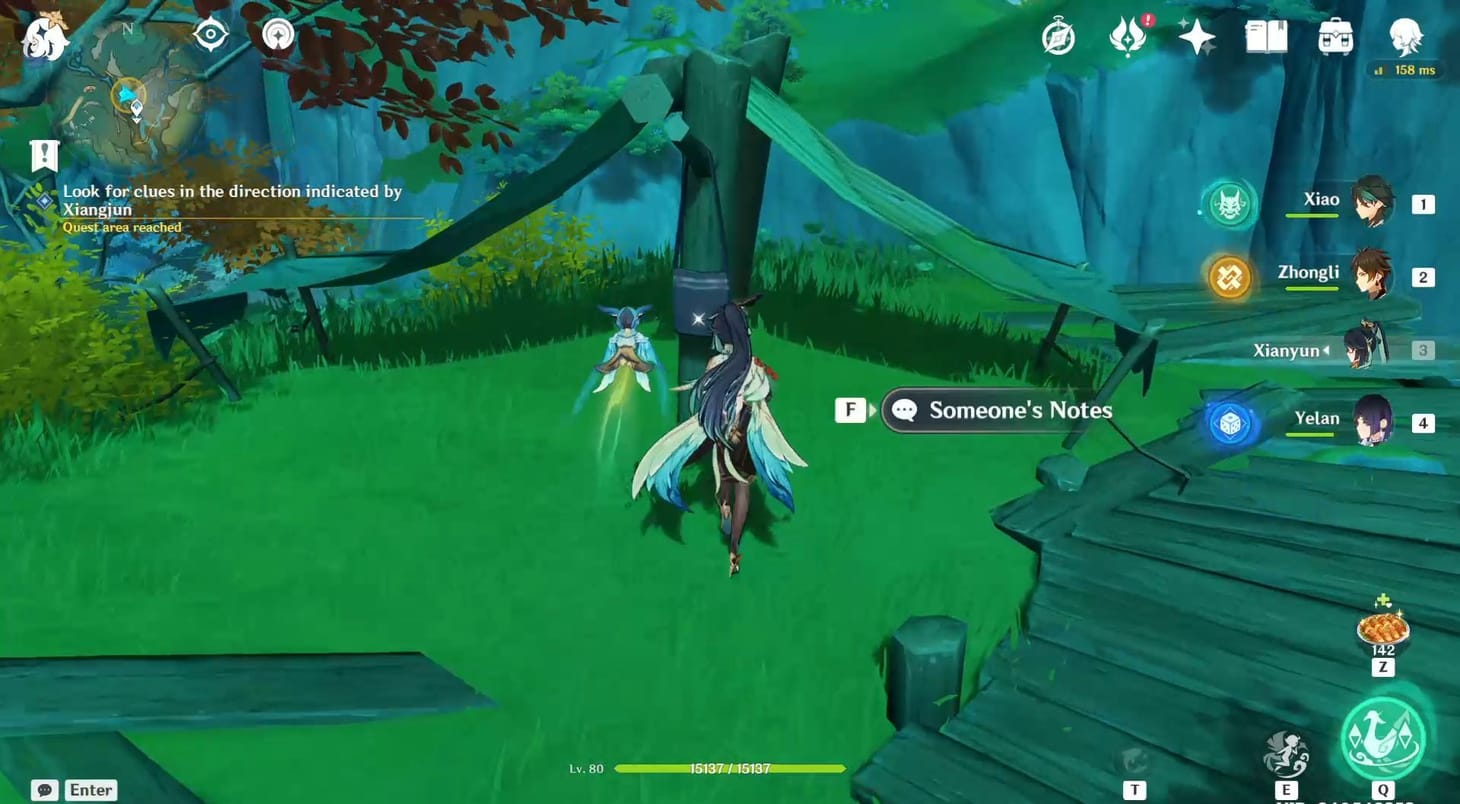The height and width of the screenshot is (804, 1460).
Task: Open chat using the Enter button
Action: pos(89,789)
